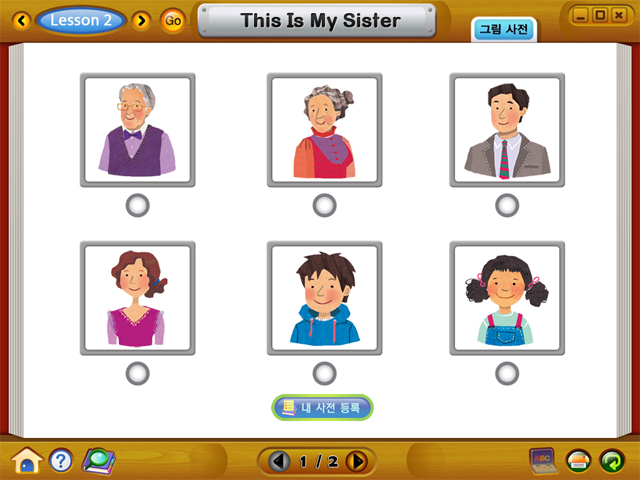Choose the grandmother portrait card
640x480 pixels.
pos(324,129)
